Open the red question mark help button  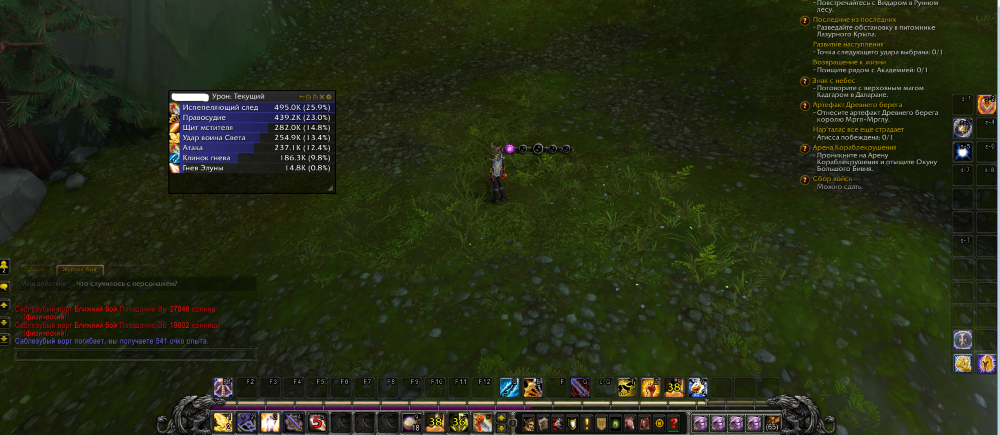pos(675,424)
